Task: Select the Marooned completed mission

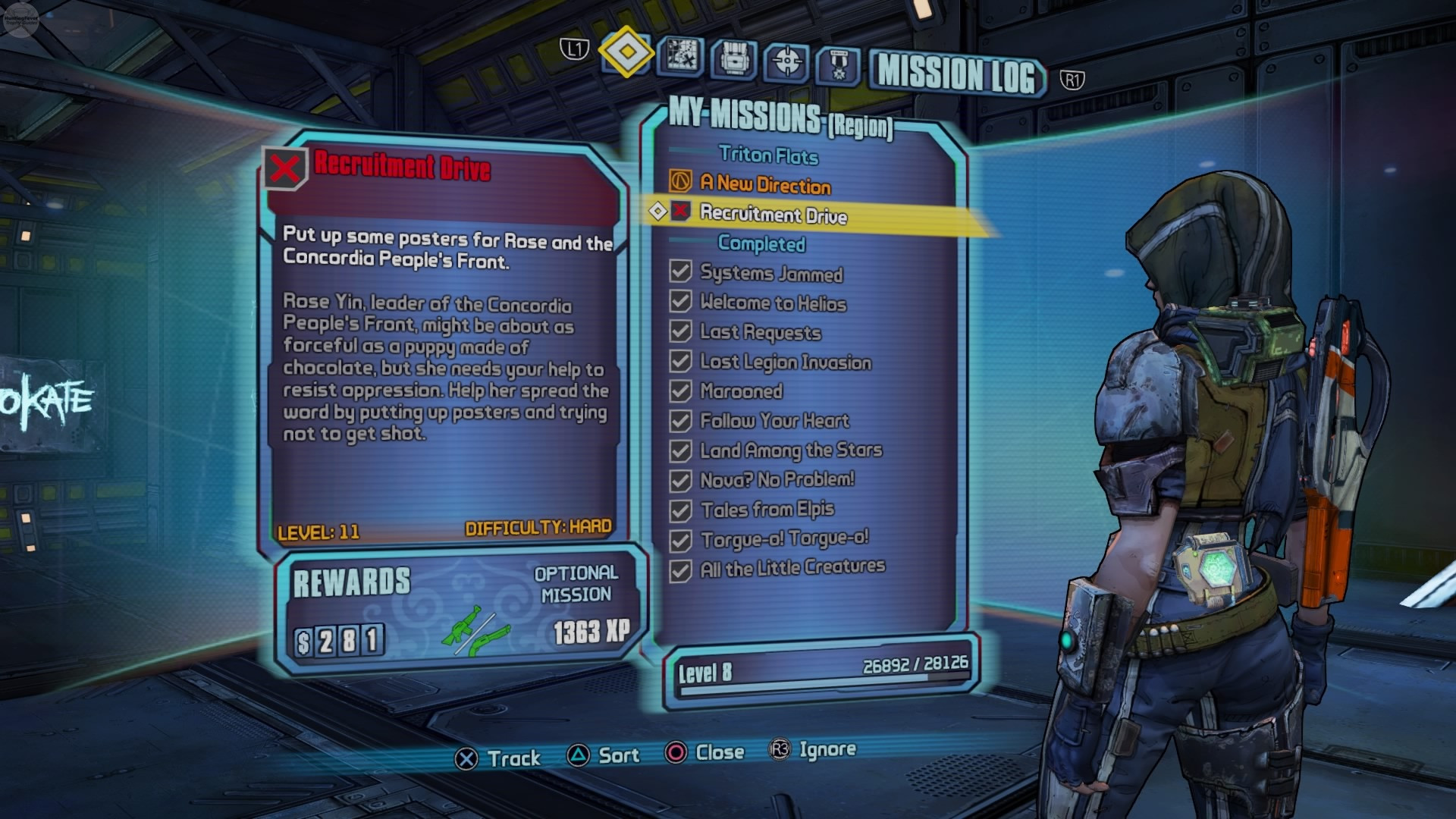Action: point(741,391)
